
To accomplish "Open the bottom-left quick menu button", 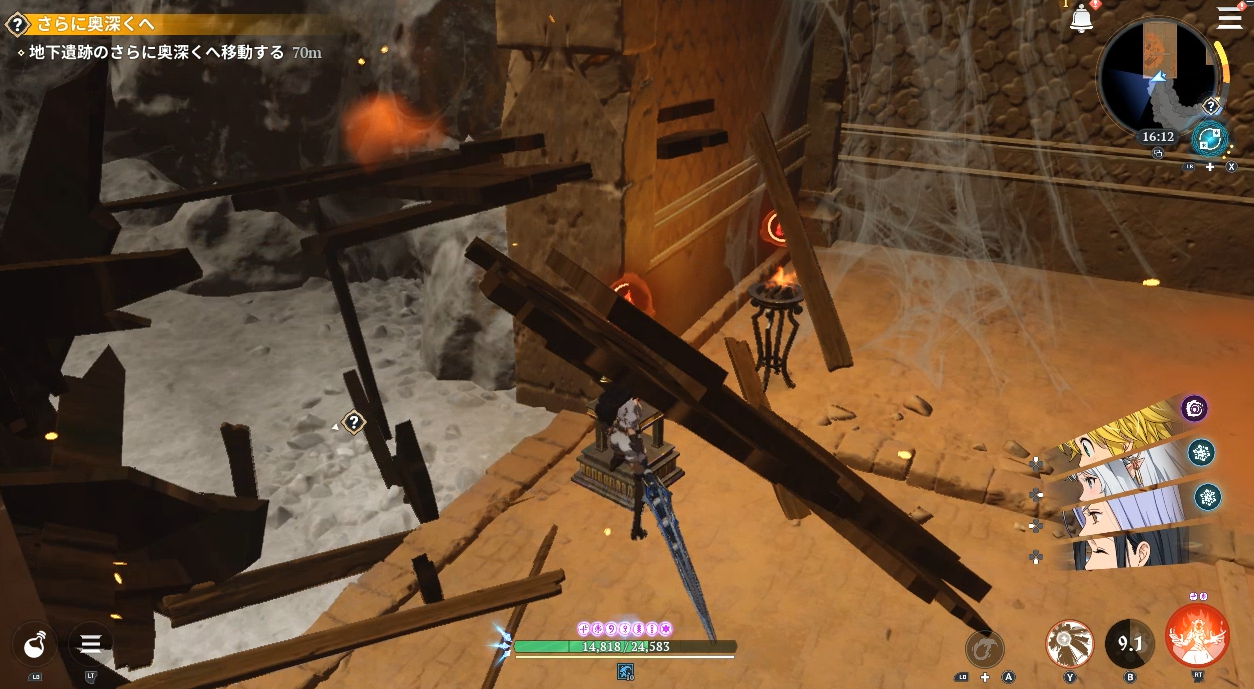I will pyautogui.click(x=91, y=644).
